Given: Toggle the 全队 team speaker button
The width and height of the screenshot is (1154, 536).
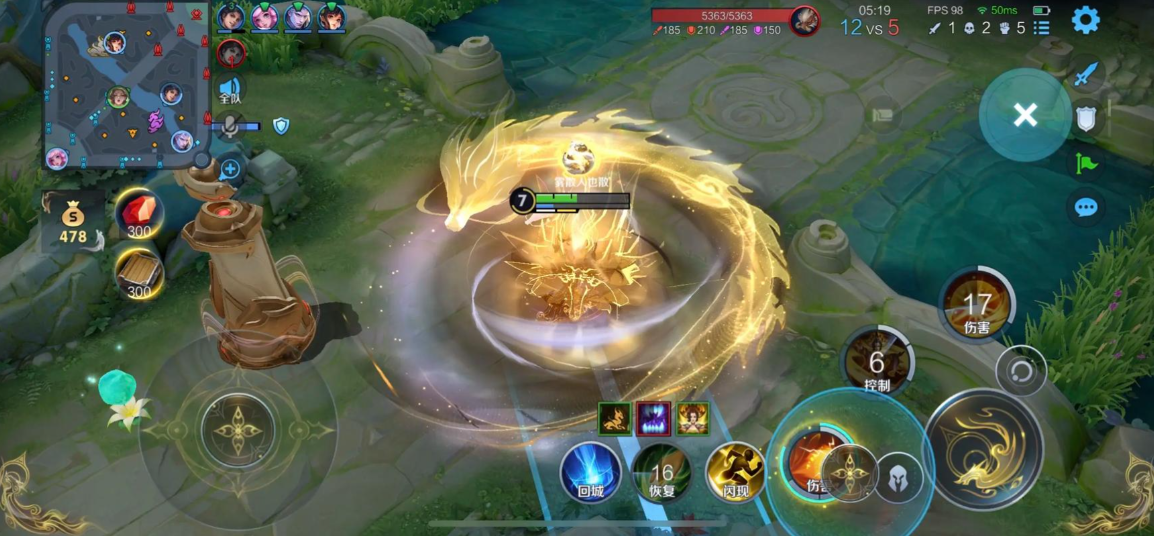Looking at the screenshot, I should click(x=231, y=90).
